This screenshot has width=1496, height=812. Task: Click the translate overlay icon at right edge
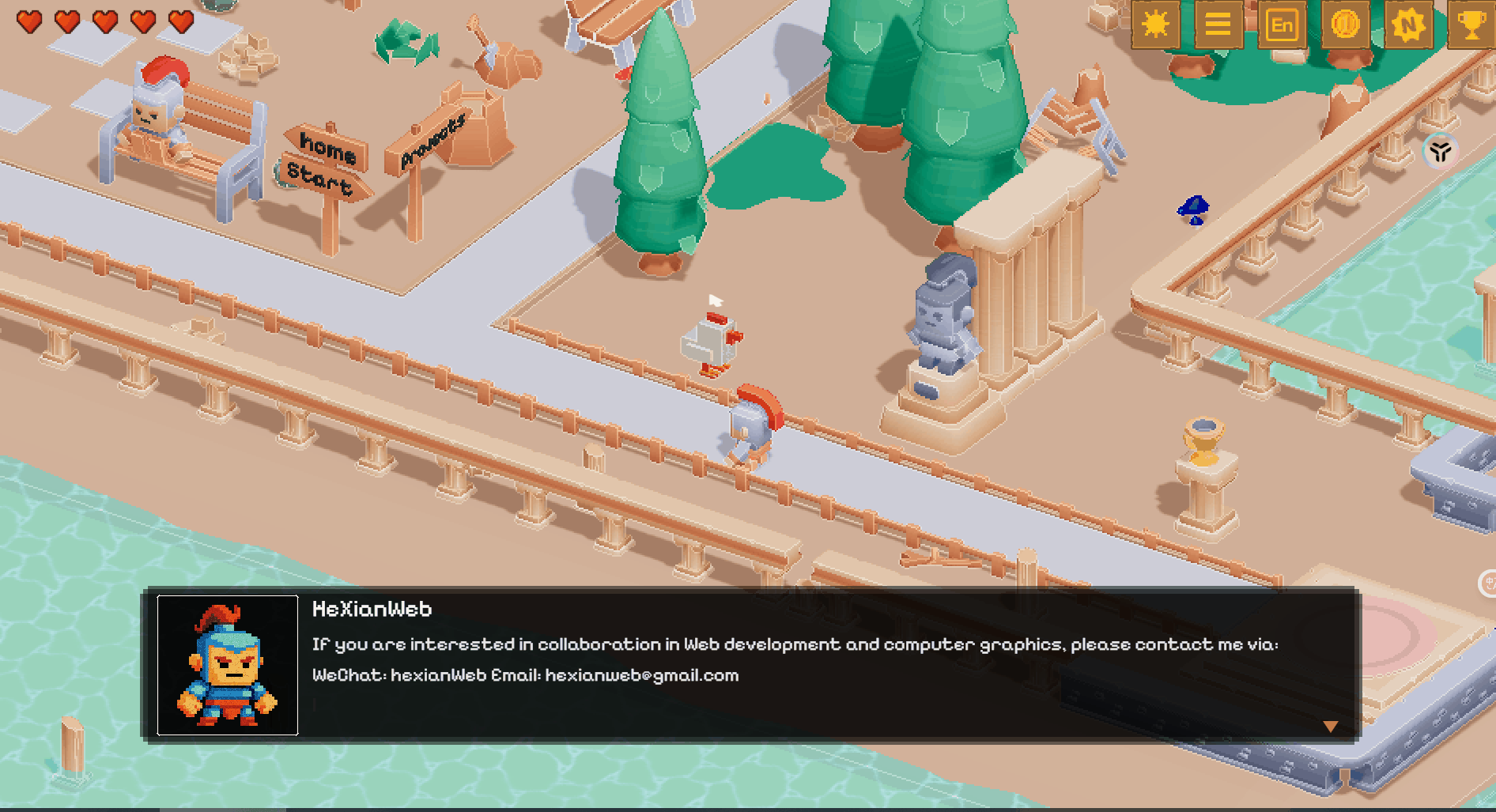(x=1488, y=584)
